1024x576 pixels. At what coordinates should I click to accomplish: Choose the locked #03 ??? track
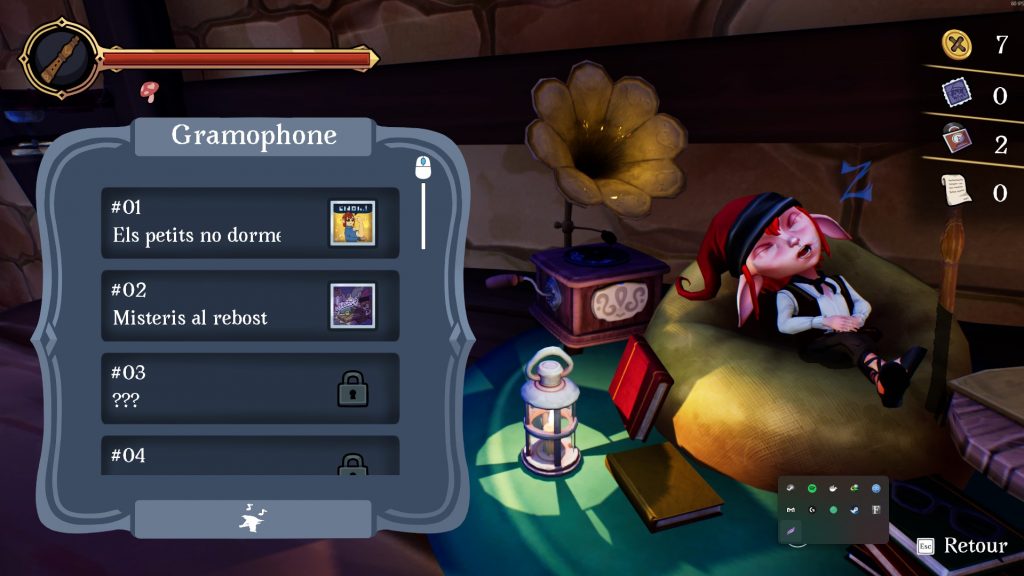[250, 388]
